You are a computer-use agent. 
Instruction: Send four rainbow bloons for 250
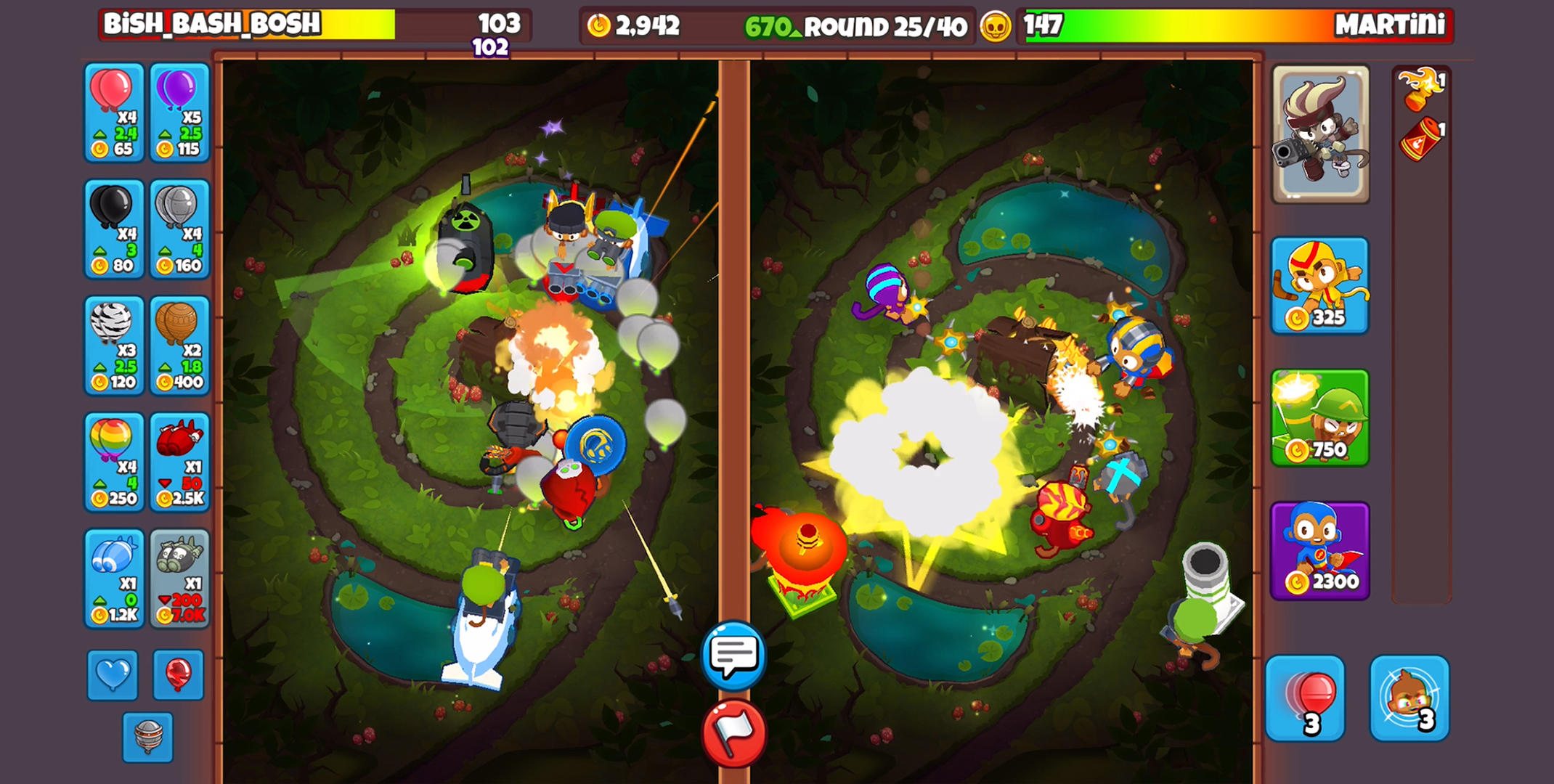click(113, 461)
